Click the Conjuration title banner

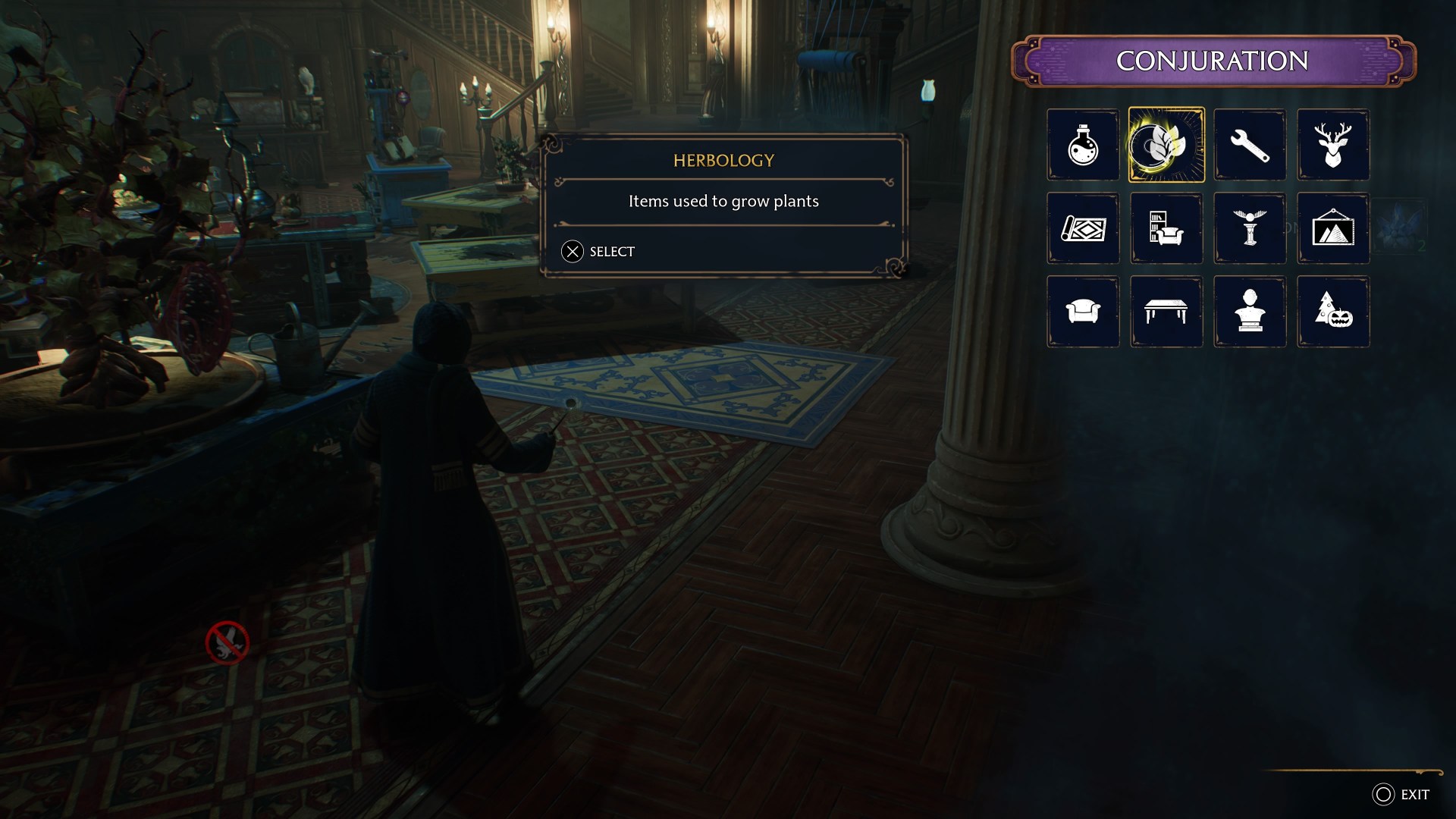point(1213,58)
